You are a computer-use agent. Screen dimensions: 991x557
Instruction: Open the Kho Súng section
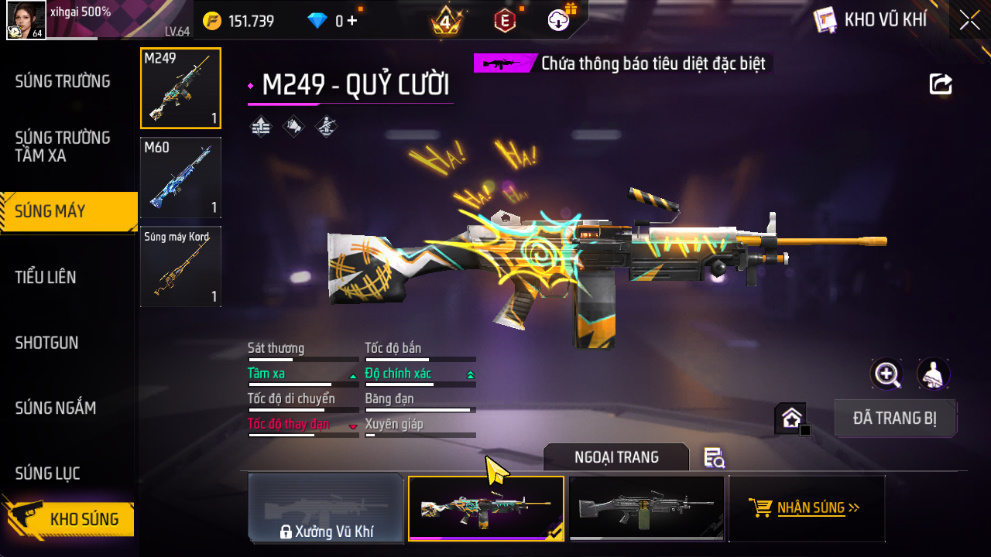[x=70, y=519]
